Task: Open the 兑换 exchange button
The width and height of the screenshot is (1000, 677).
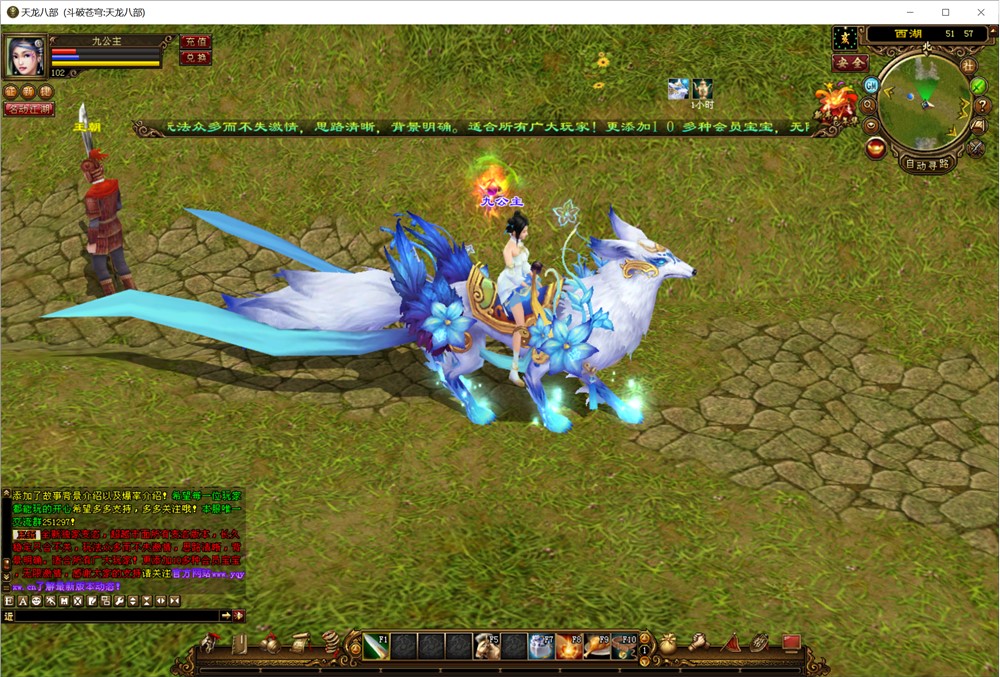Action: [x=195, y=58]
